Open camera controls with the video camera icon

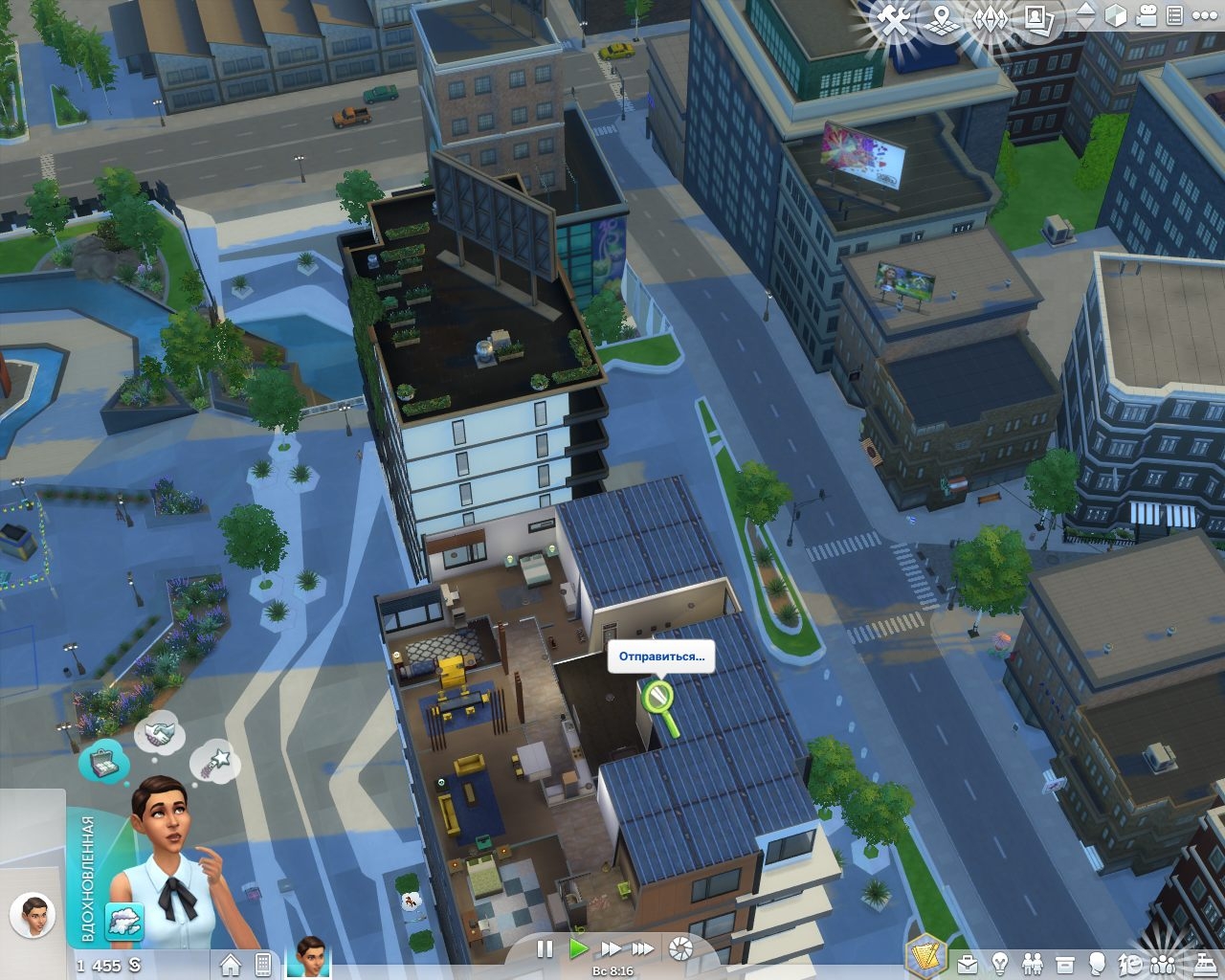pos(1147,16)
